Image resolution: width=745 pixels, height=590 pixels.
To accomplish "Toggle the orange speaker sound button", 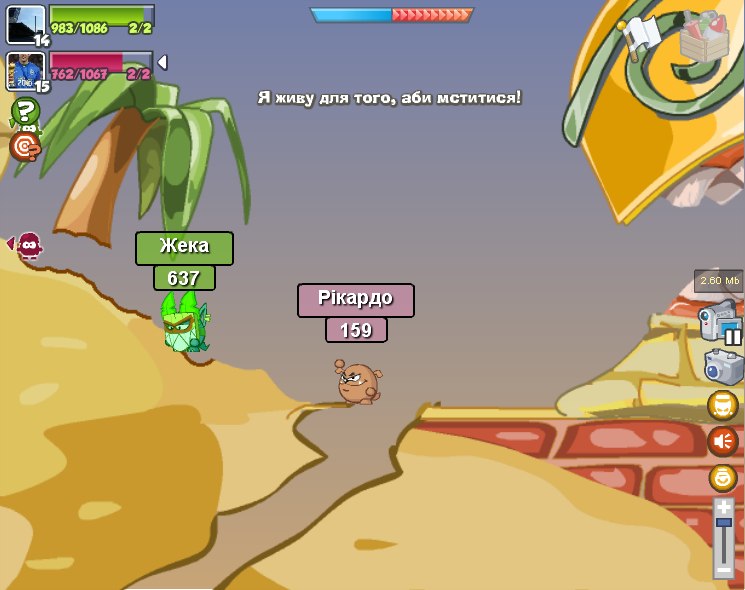I will tap(723, 441).
